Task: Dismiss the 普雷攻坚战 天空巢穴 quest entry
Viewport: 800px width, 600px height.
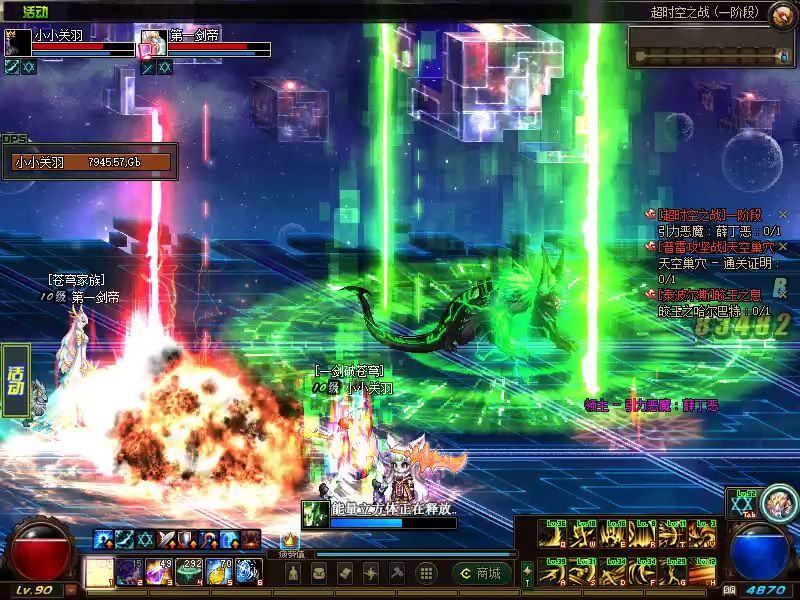Action: [x=783, y=246]
